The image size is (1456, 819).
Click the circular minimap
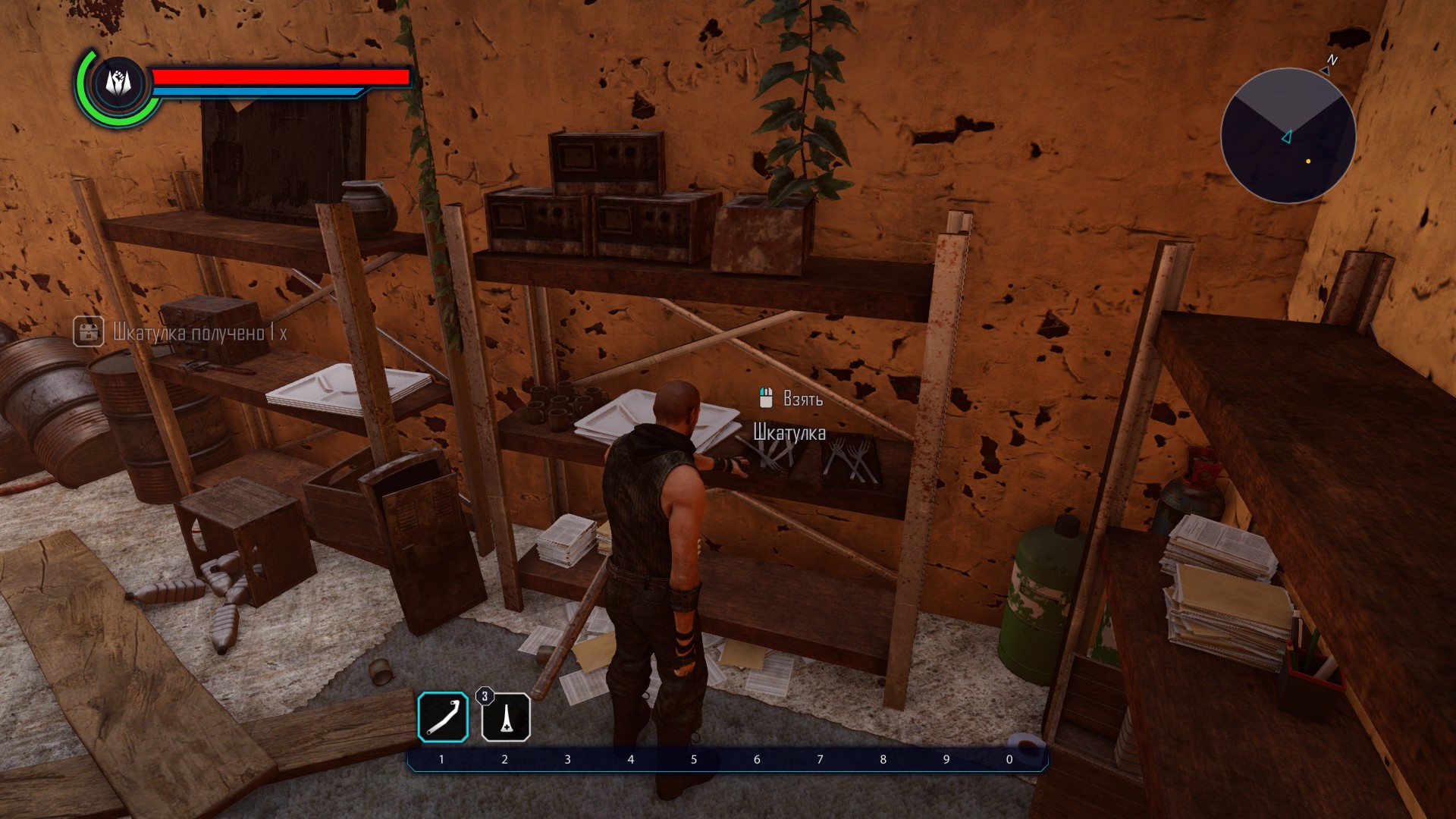click(1288, 136)
